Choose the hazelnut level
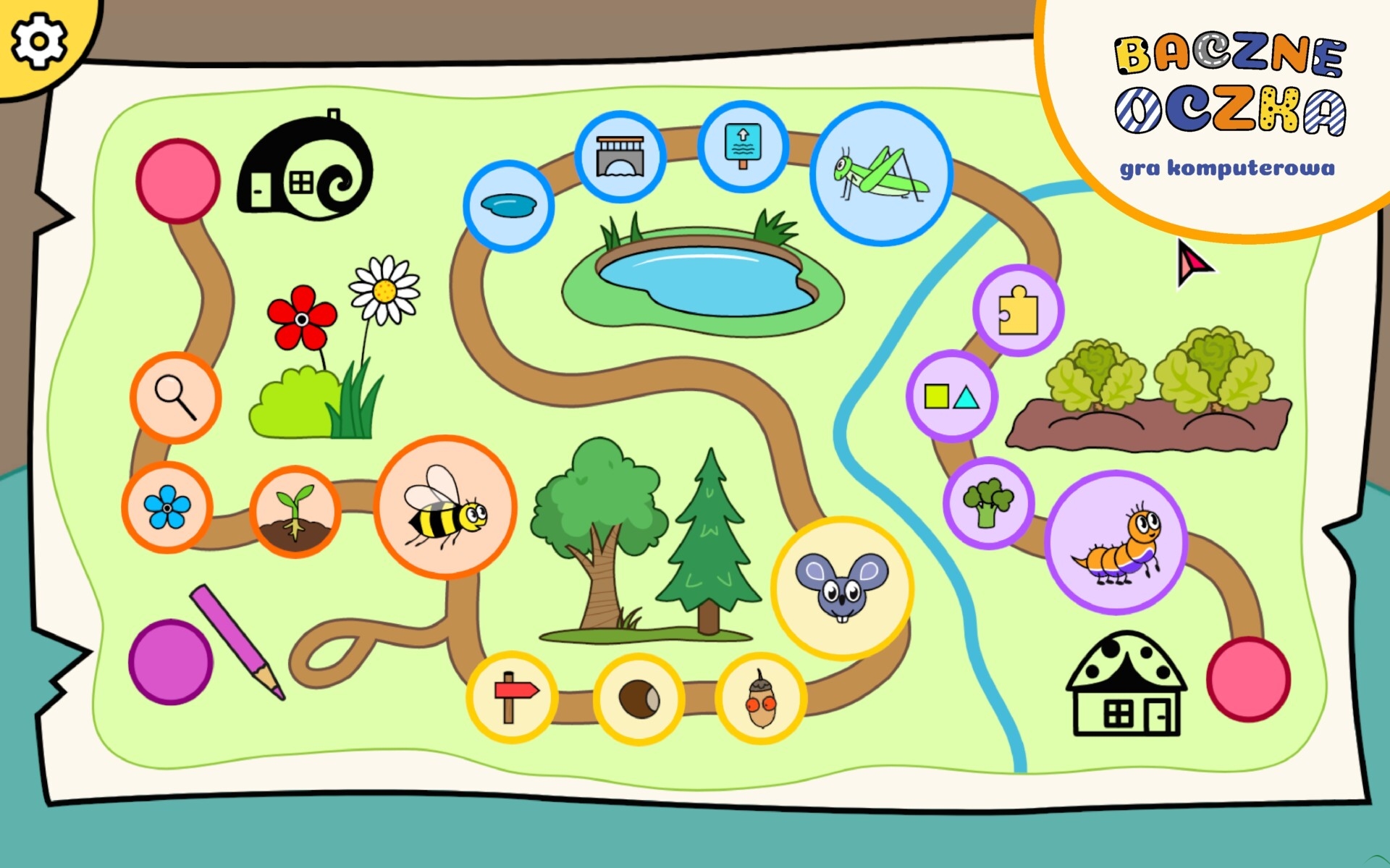The image size is (1390, 868). pos(639,699)
